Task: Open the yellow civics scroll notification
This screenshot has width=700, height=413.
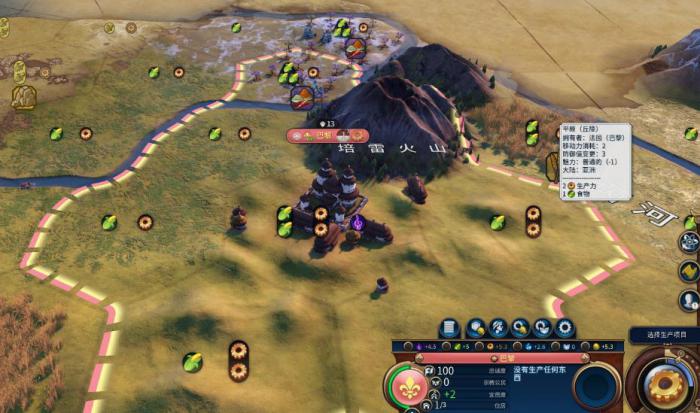Action: click(688, 271)
